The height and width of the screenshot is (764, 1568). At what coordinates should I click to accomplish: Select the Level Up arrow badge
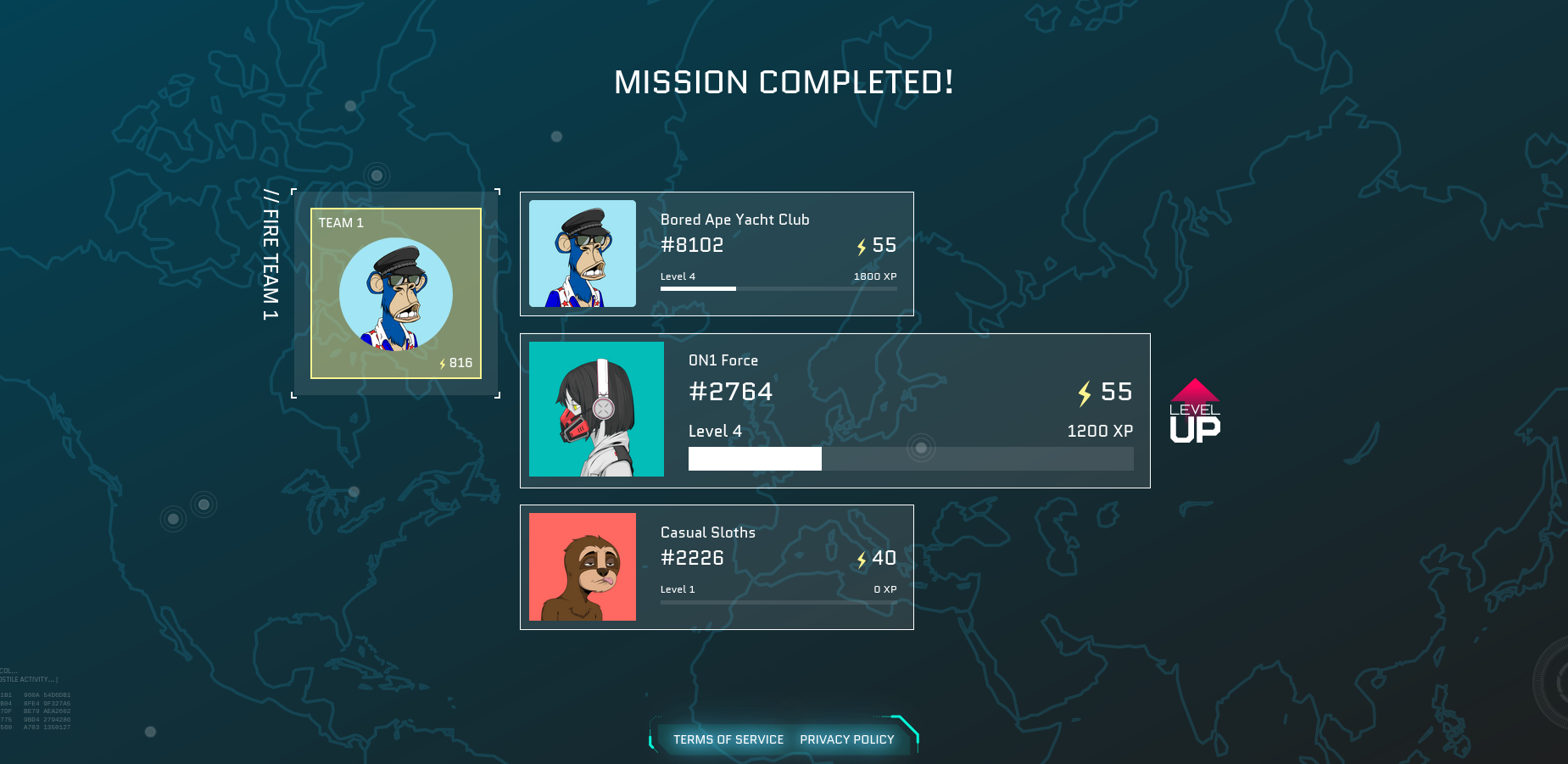(1194, 410)
